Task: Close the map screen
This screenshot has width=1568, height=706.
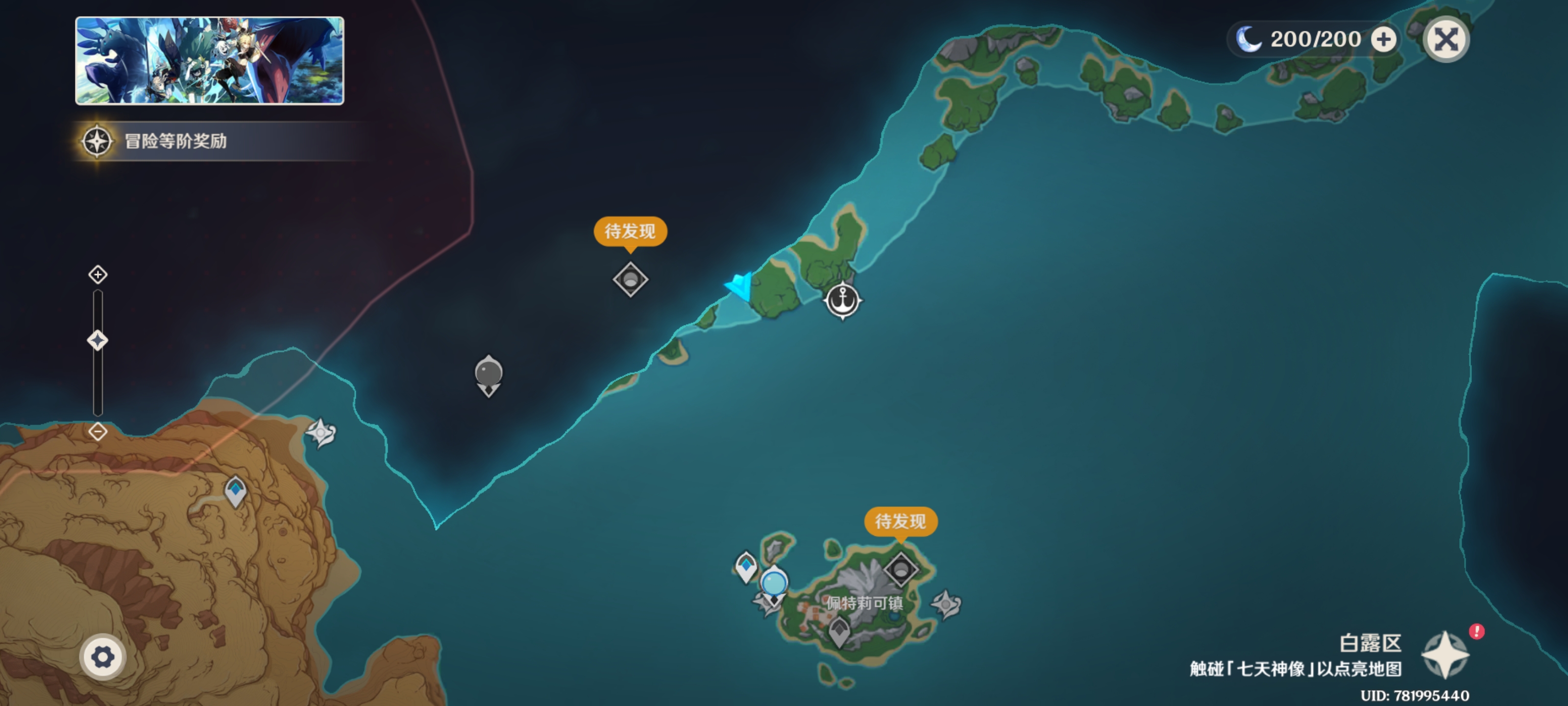Action: [1445, 40]
